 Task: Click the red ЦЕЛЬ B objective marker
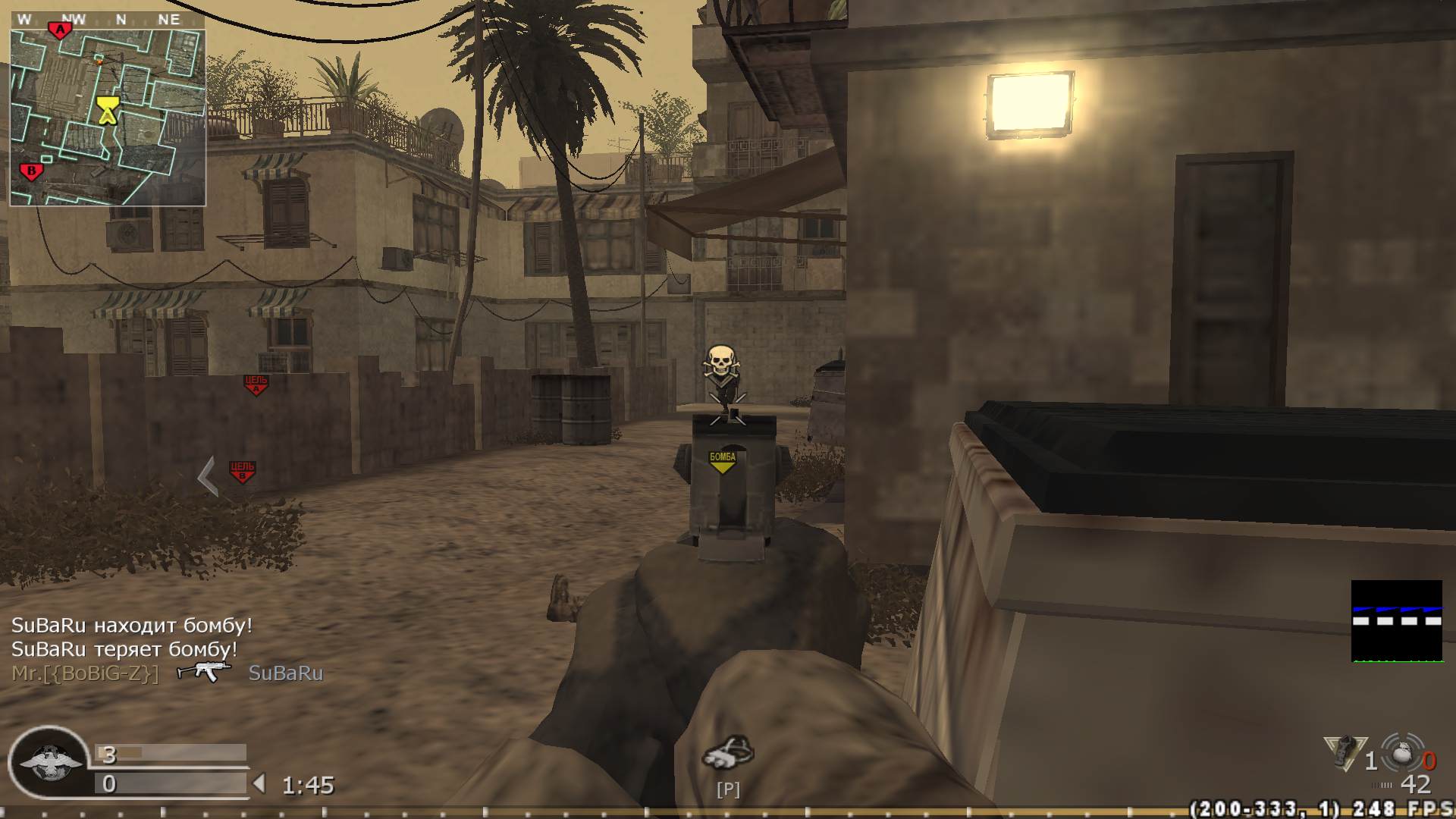pos(241,470)
